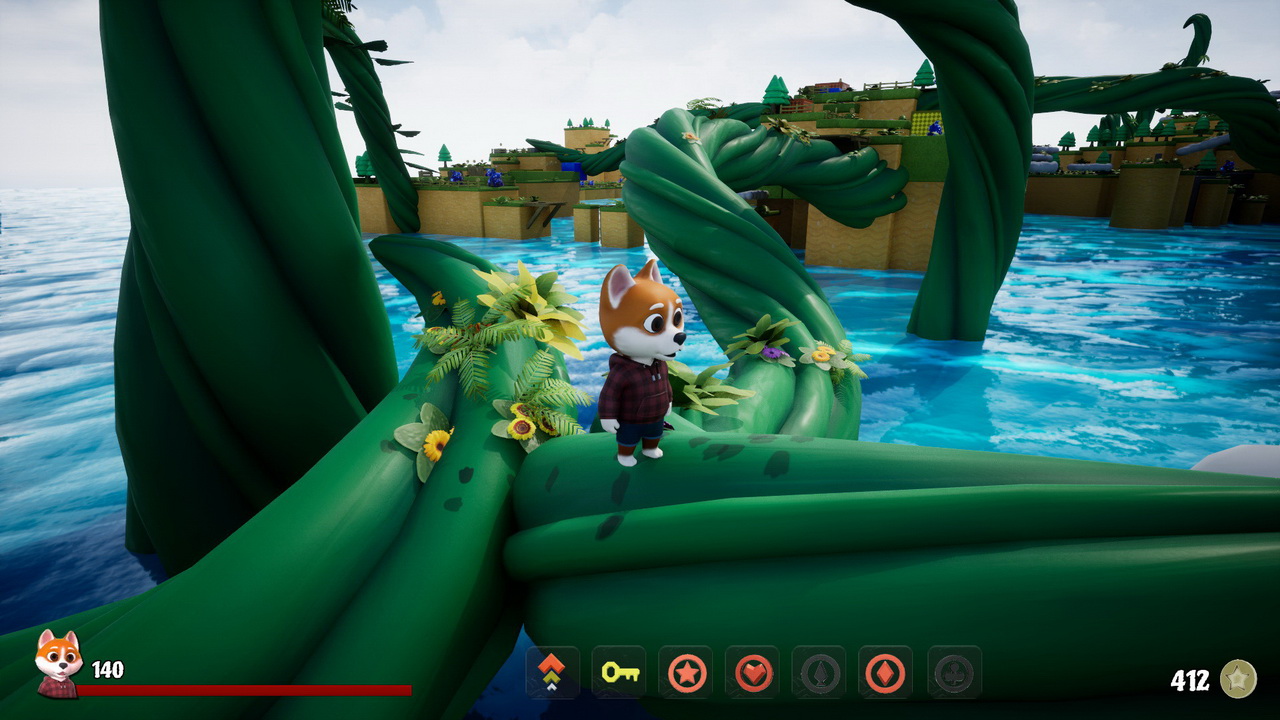Click the orange diamond gem icon

pyautogui.click(x=884, y=675)
